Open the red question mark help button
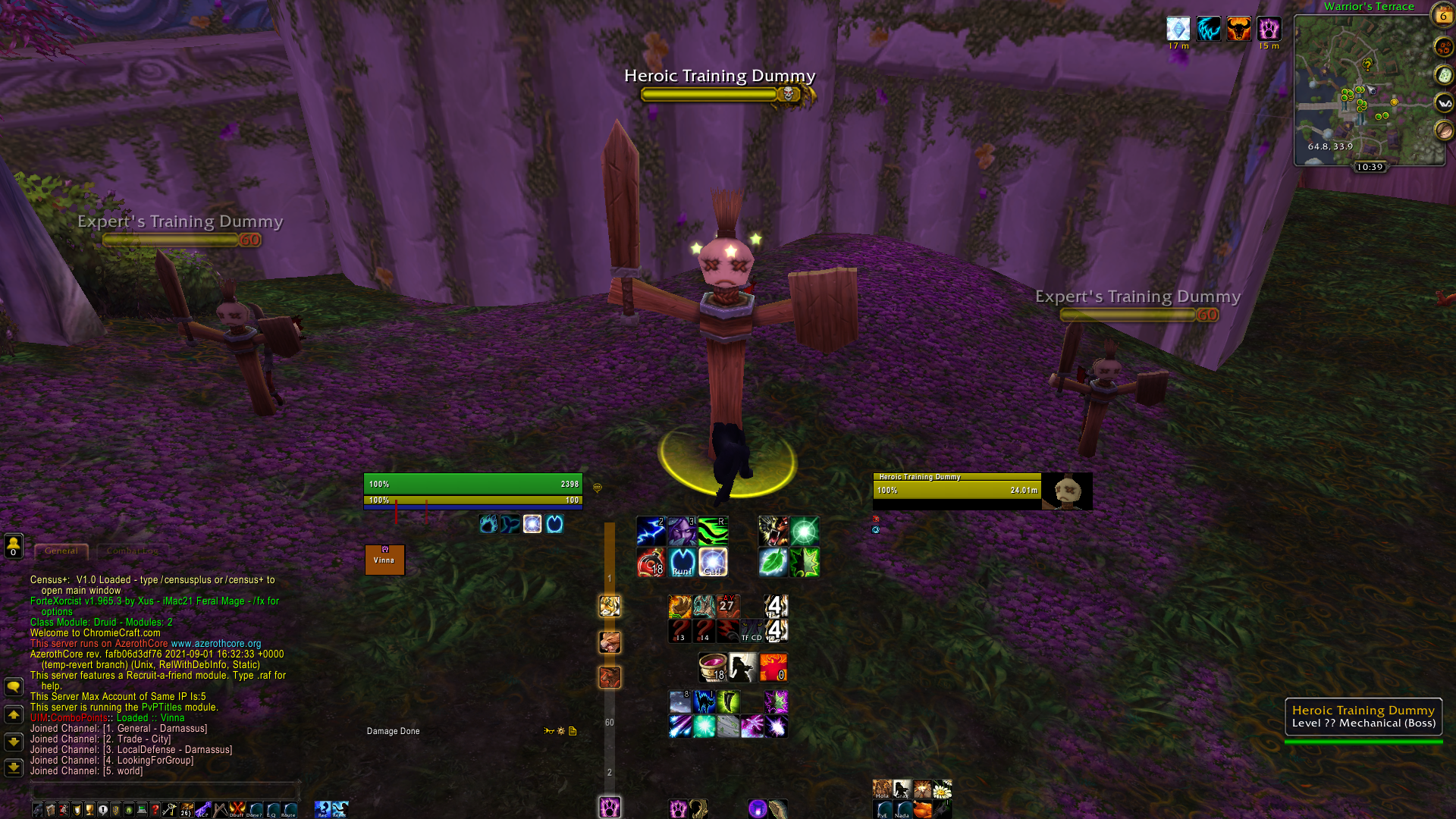Screen dimensions: 1456x819 [x=155, y=810]
